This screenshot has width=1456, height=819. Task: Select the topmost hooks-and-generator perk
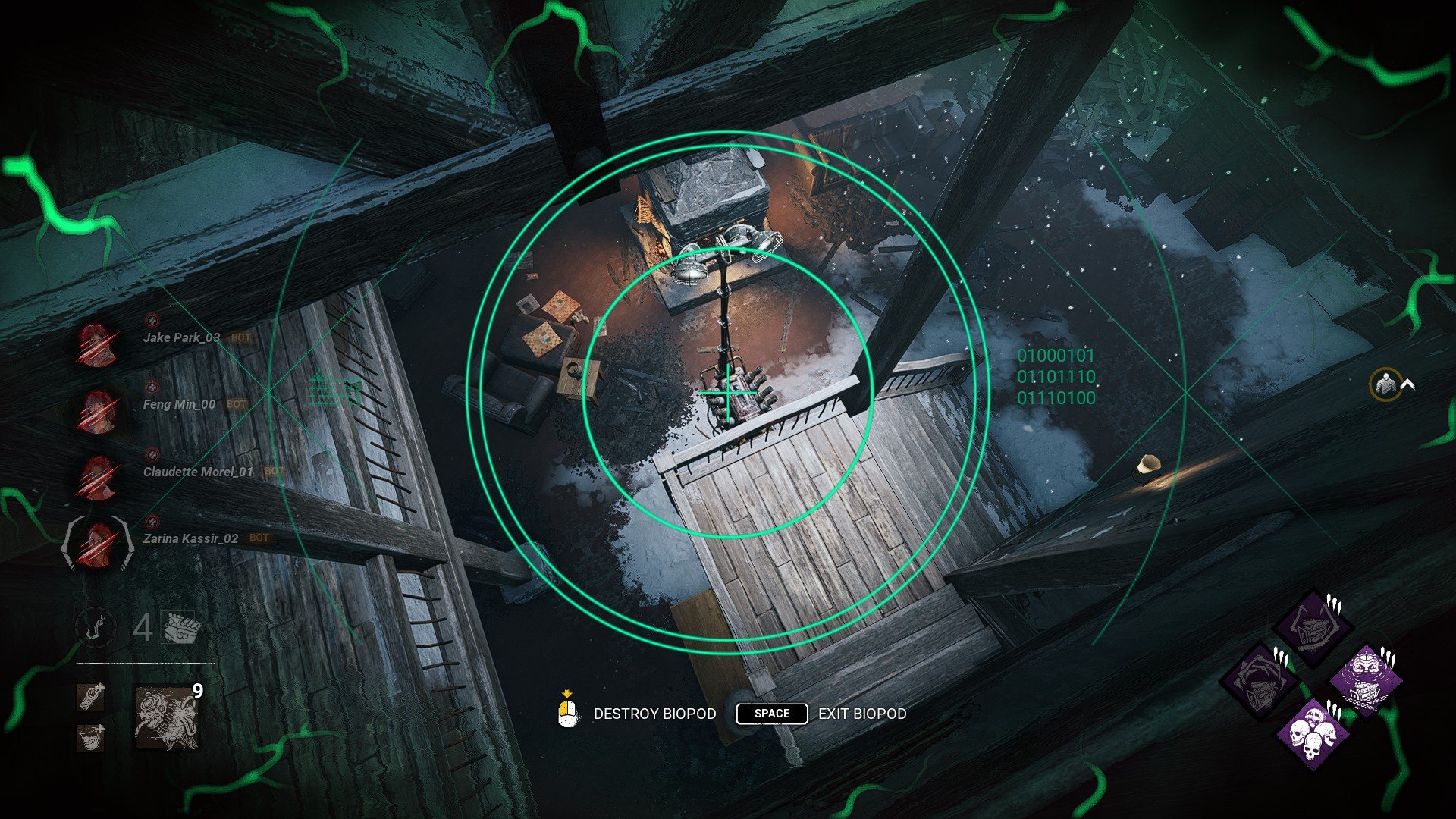pyautogui.click(x=1313, y=628)
